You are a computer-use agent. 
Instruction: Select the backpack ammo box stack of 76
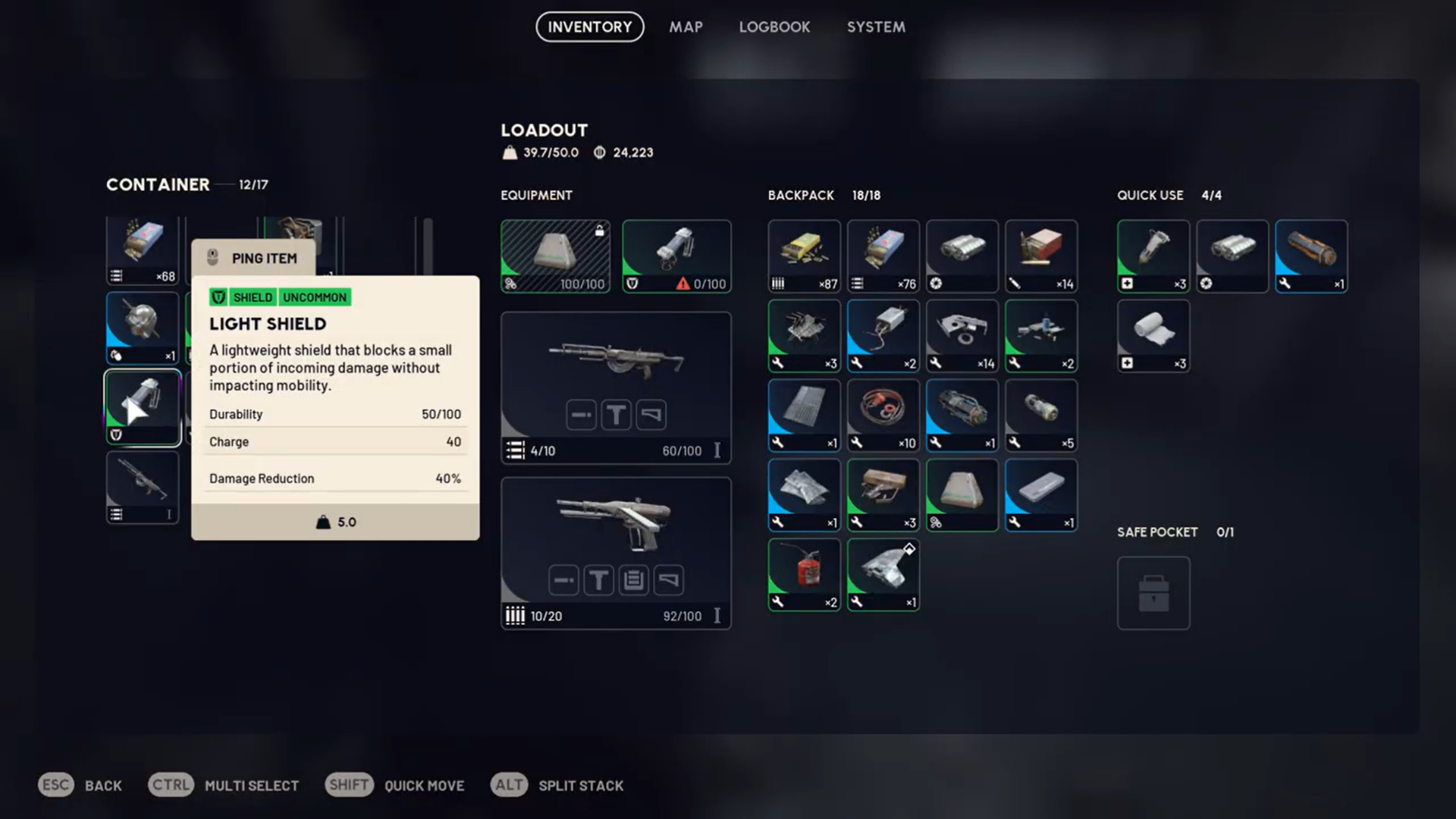pos(883,256)
